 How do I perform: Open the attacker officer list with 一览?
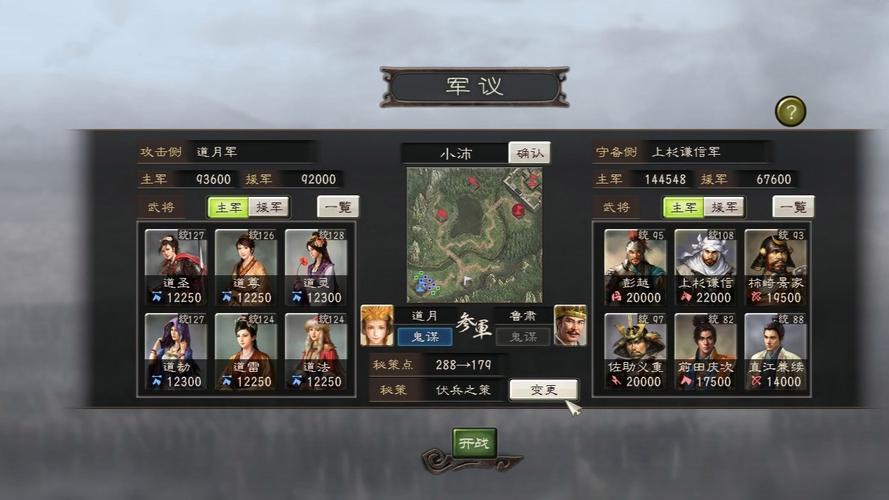[x=338, y=207]
